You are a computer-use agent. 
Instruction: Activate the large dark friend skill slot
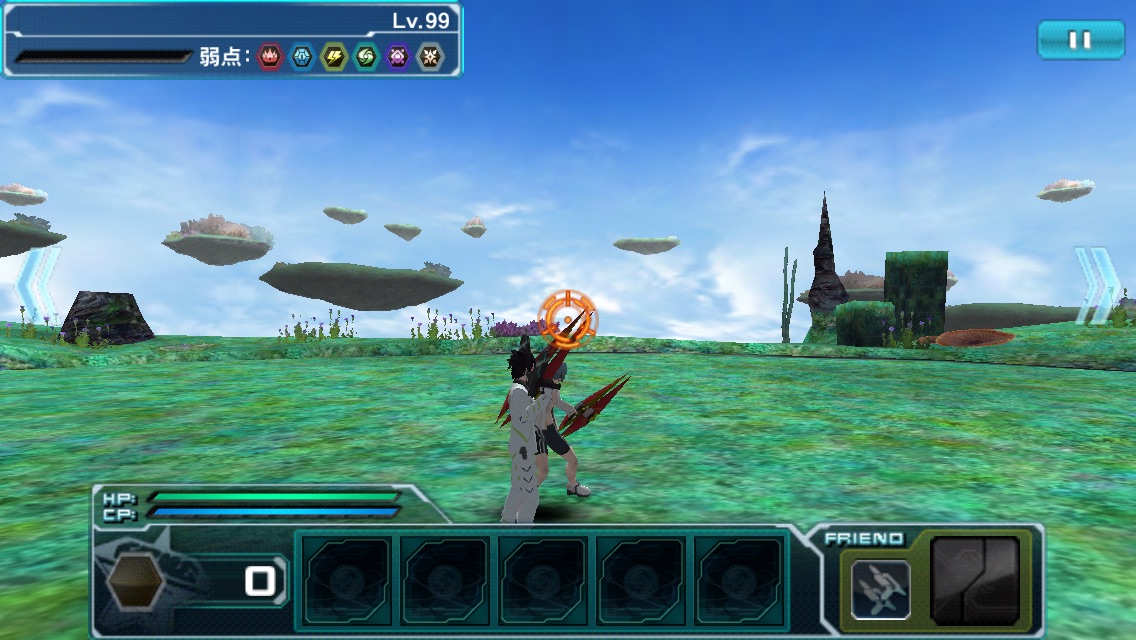point(975,581)
